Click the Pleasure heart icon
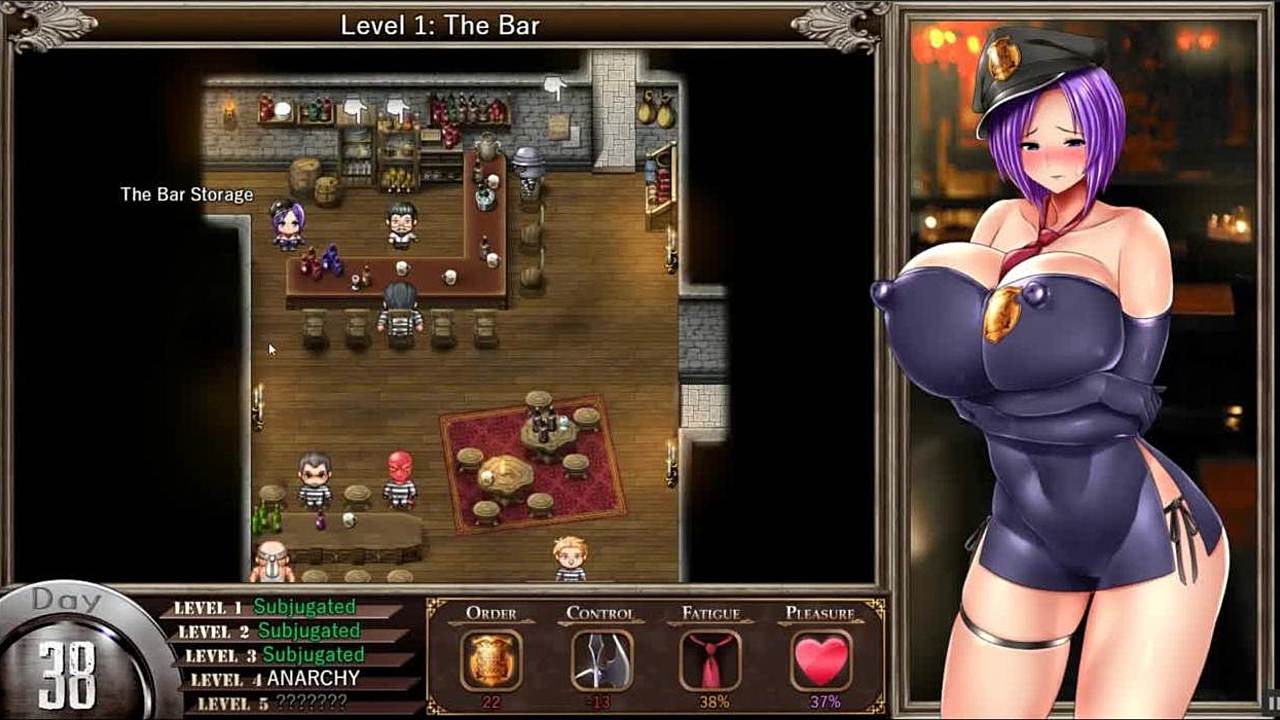Image resolution: width=1280 pixels, height=720 pixels. click(x=821, y=660)
